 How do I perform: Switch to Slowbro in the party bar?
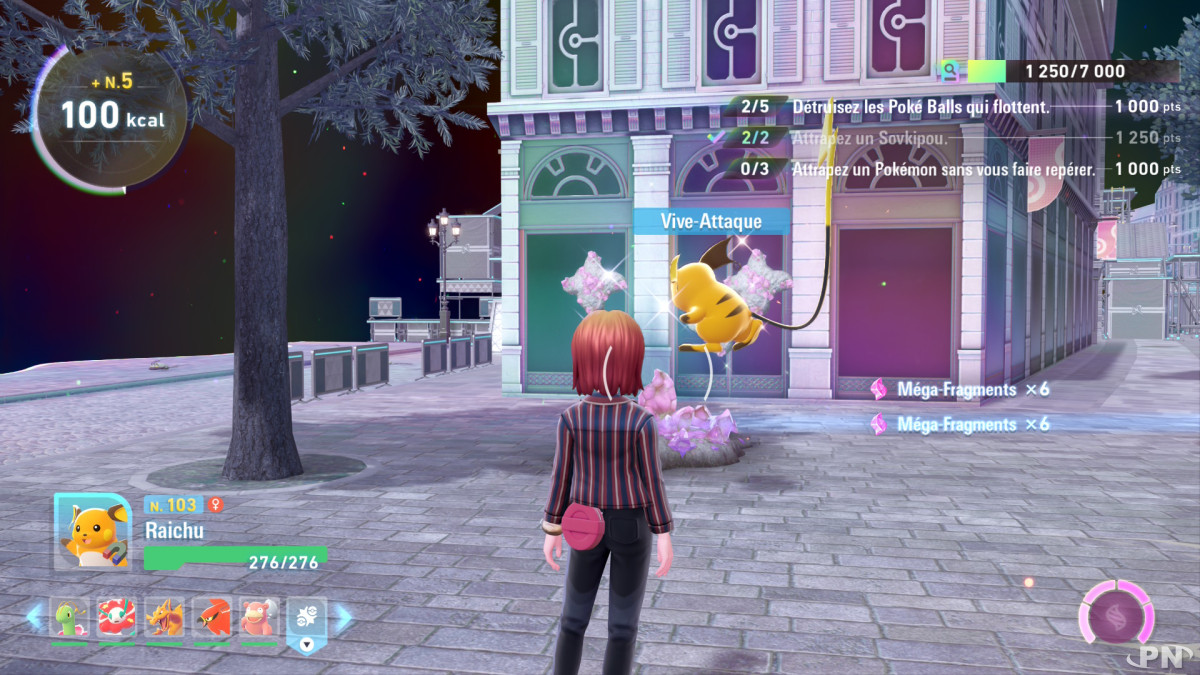(x=259, y=618)
